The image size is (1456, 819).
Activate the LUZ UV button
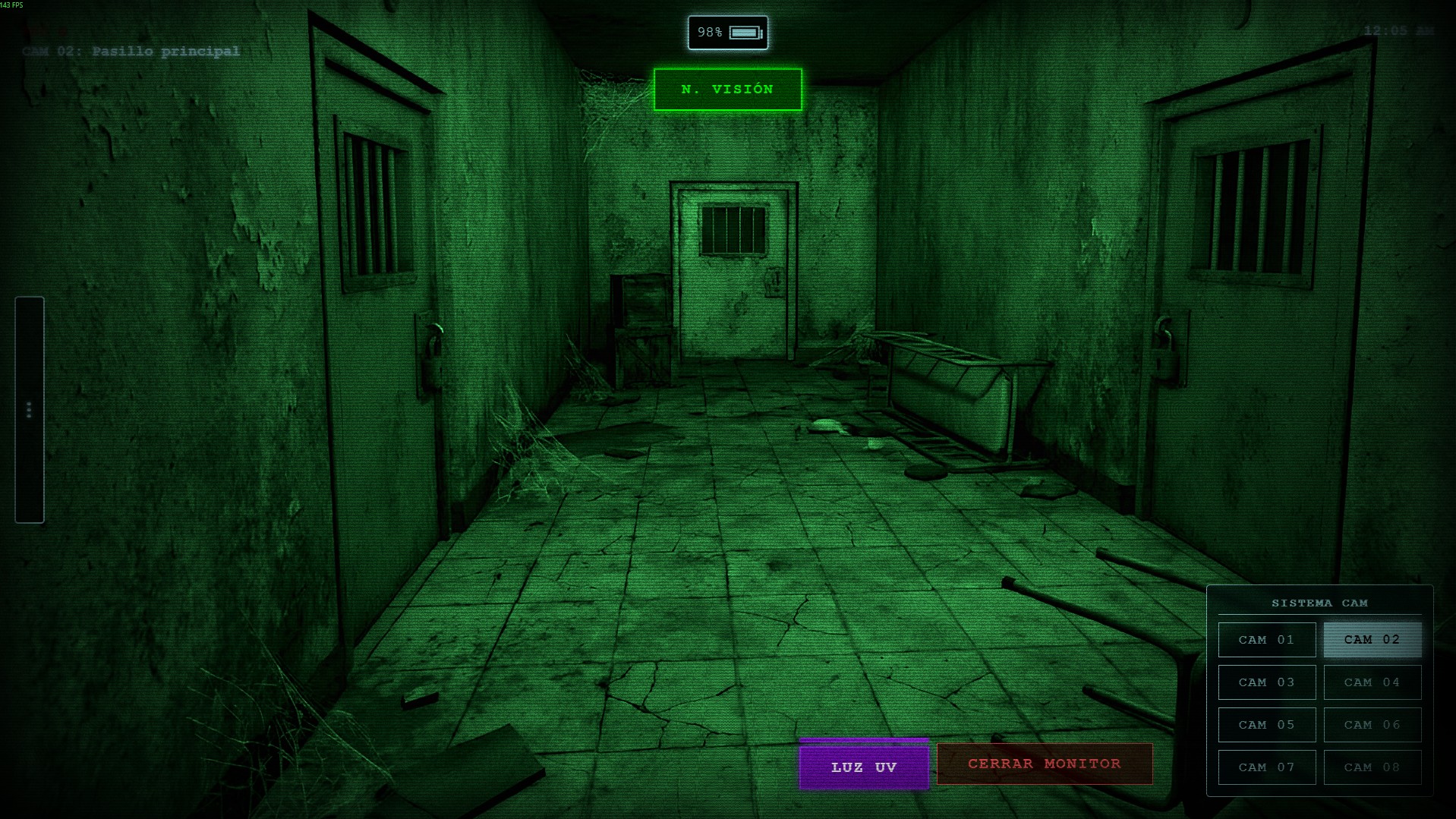864,767
